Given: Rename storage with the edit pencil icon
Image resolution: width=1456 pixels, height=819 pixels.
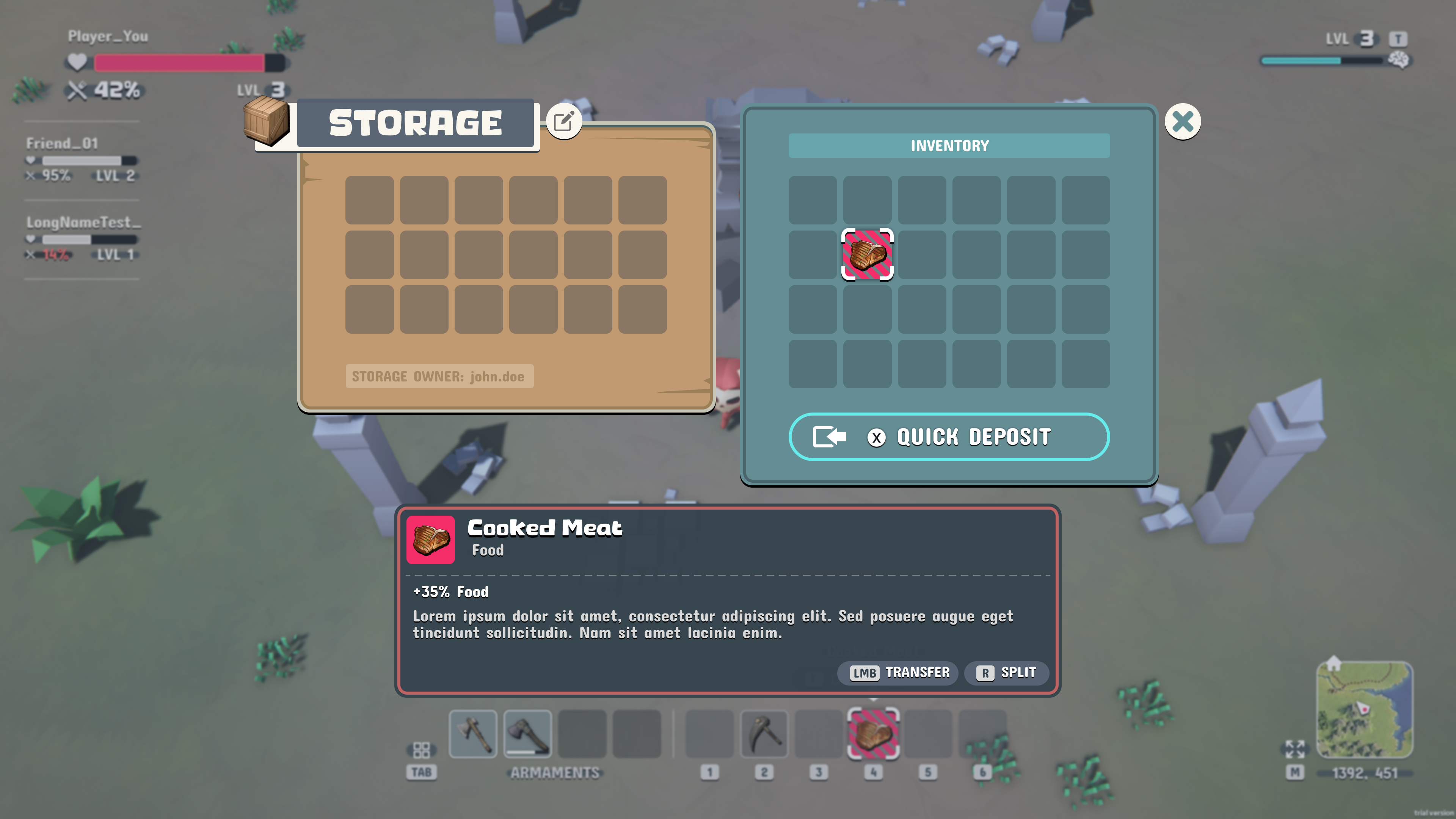Looking at the screenshot, I should (x=563, y=121).
